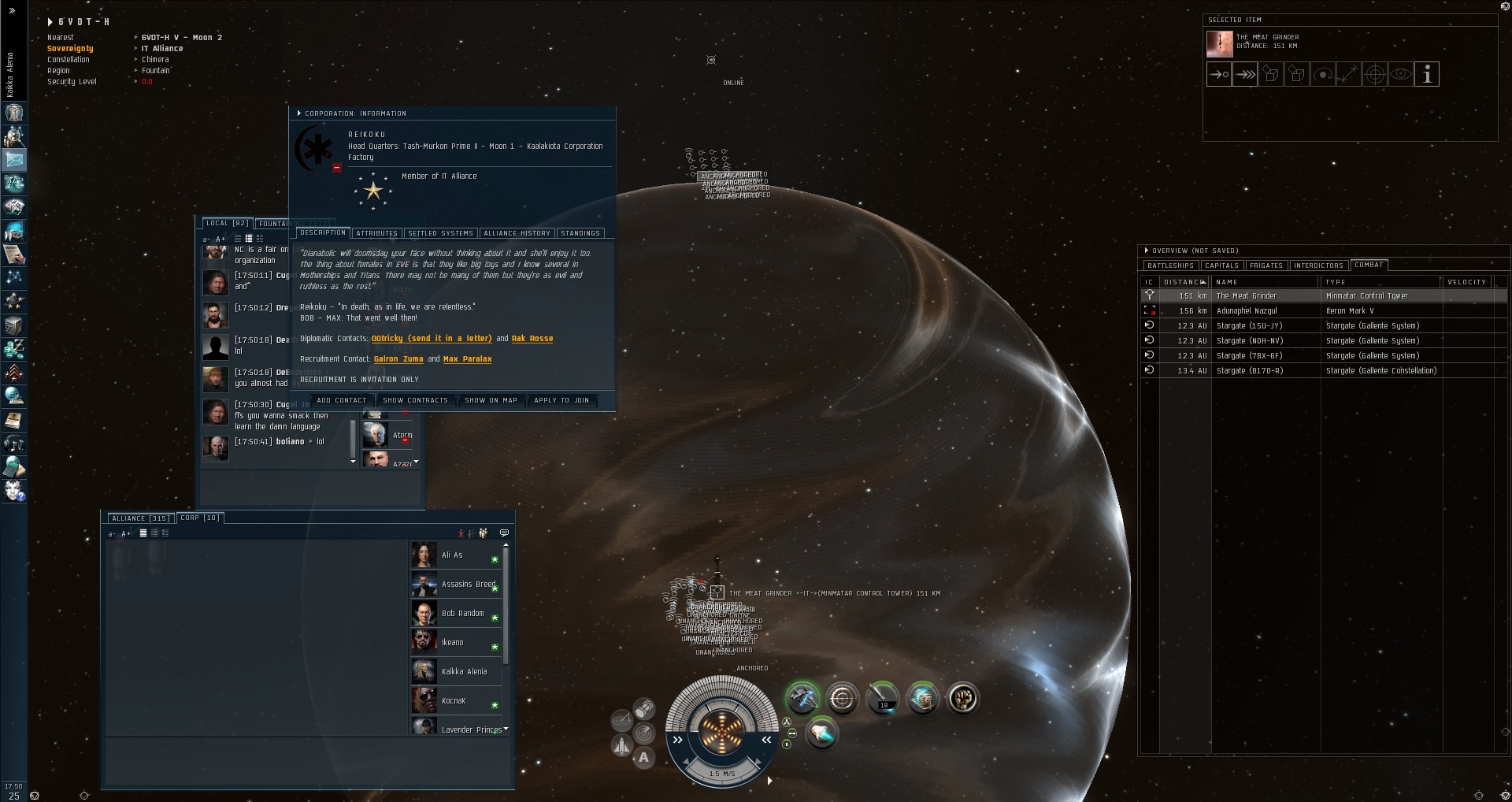Viewport: 1512px width, 802px height.
Task: Open the Interdictors overview tab
Action: (1317, 265)
